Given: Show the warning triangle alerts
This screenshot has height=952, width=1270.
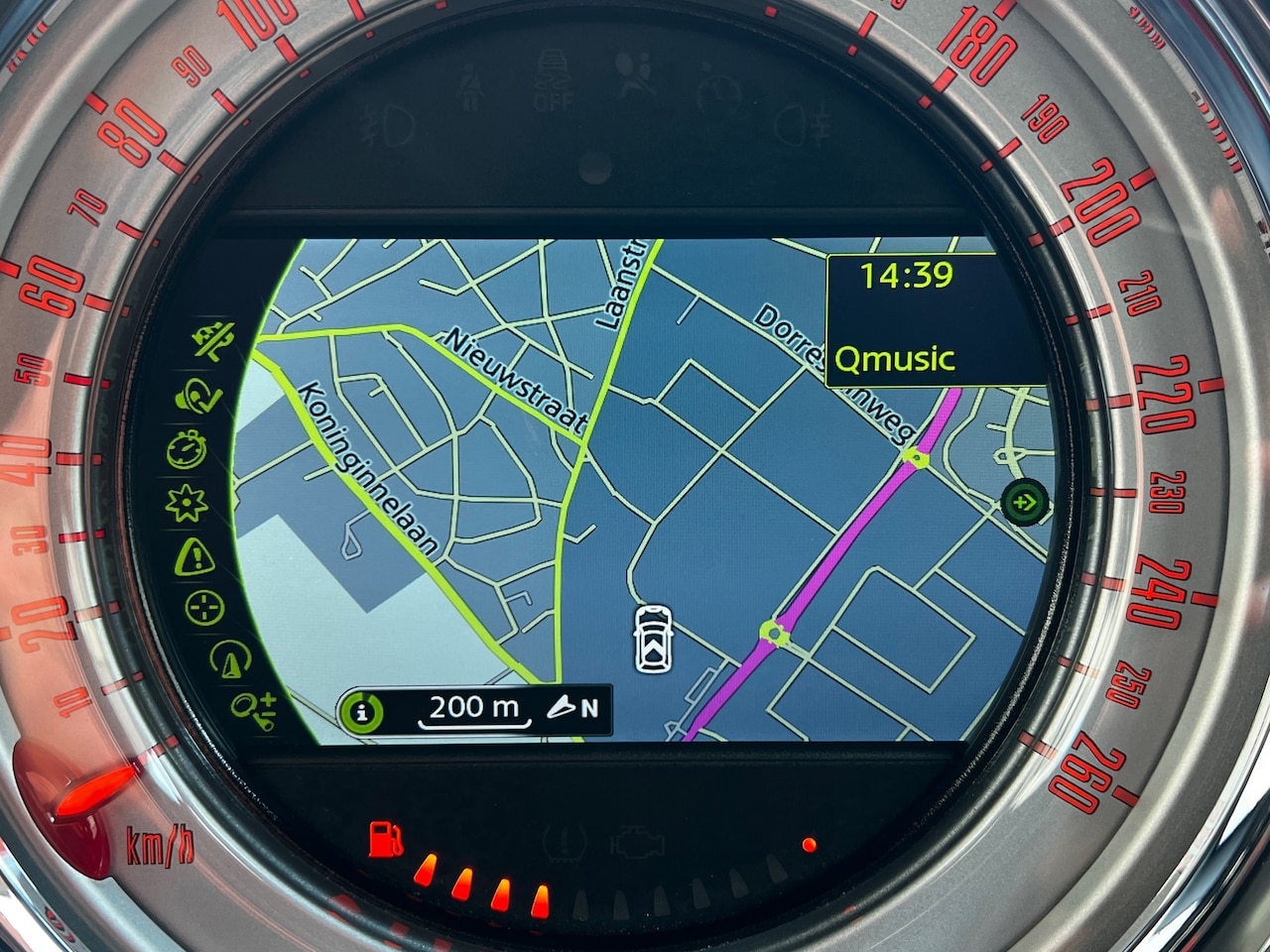Looking at the screenshot, I should 193,557.
